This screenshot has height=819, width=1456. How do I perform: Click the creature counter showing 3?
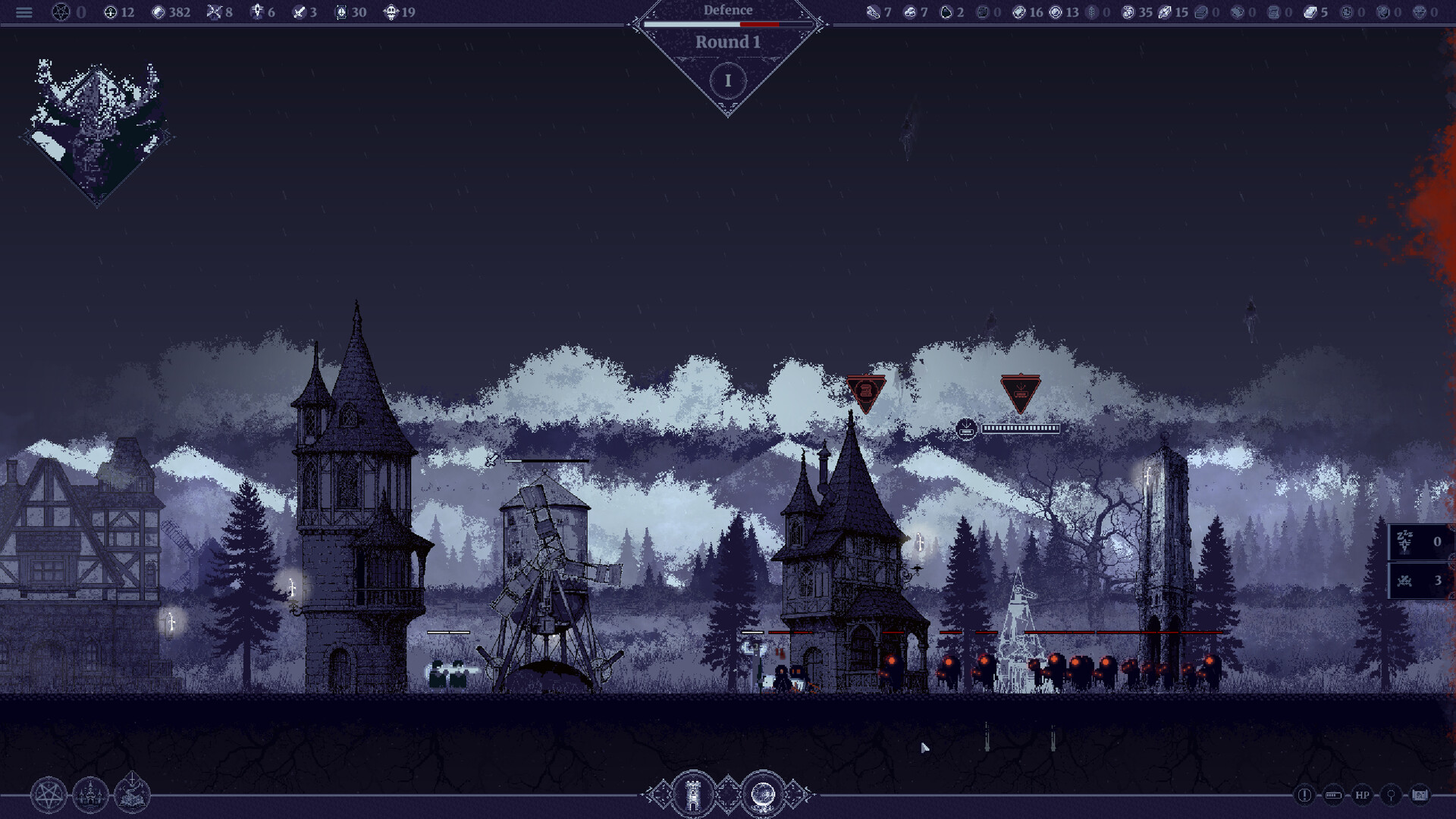(x=1420, y=581)
